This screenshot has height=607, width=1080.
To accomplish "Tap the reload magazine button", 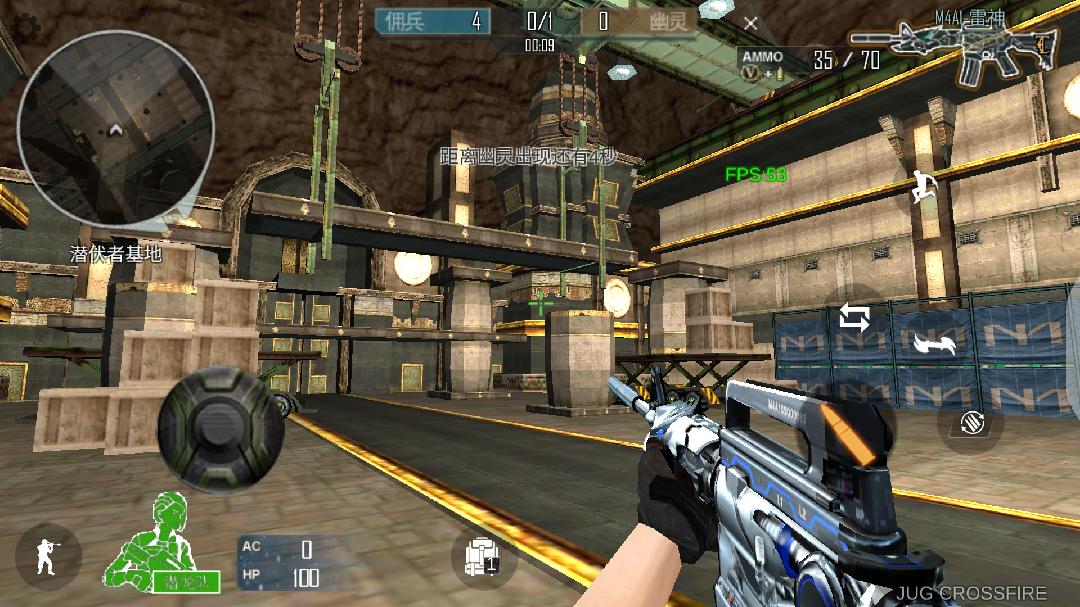I will 970,422.
